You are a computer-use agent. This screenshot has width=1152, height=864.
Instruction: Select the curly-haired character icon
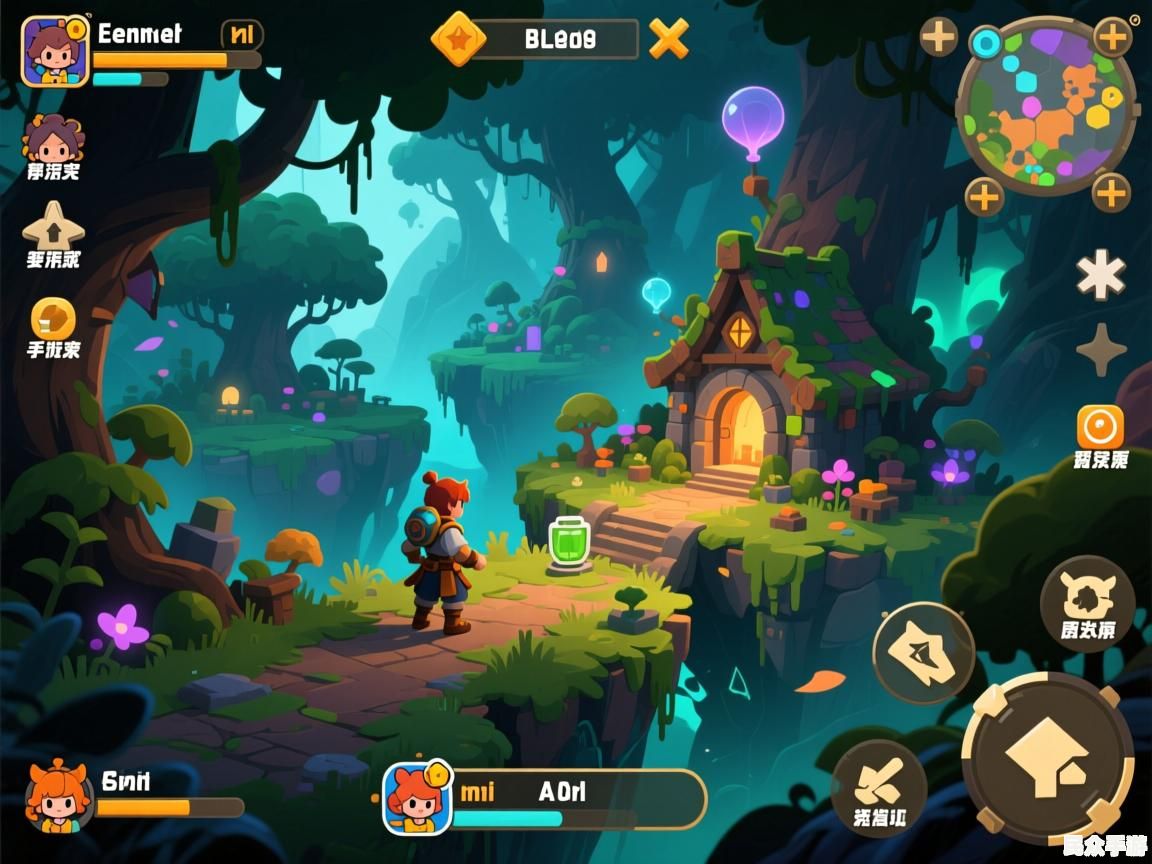coord(53,141)
